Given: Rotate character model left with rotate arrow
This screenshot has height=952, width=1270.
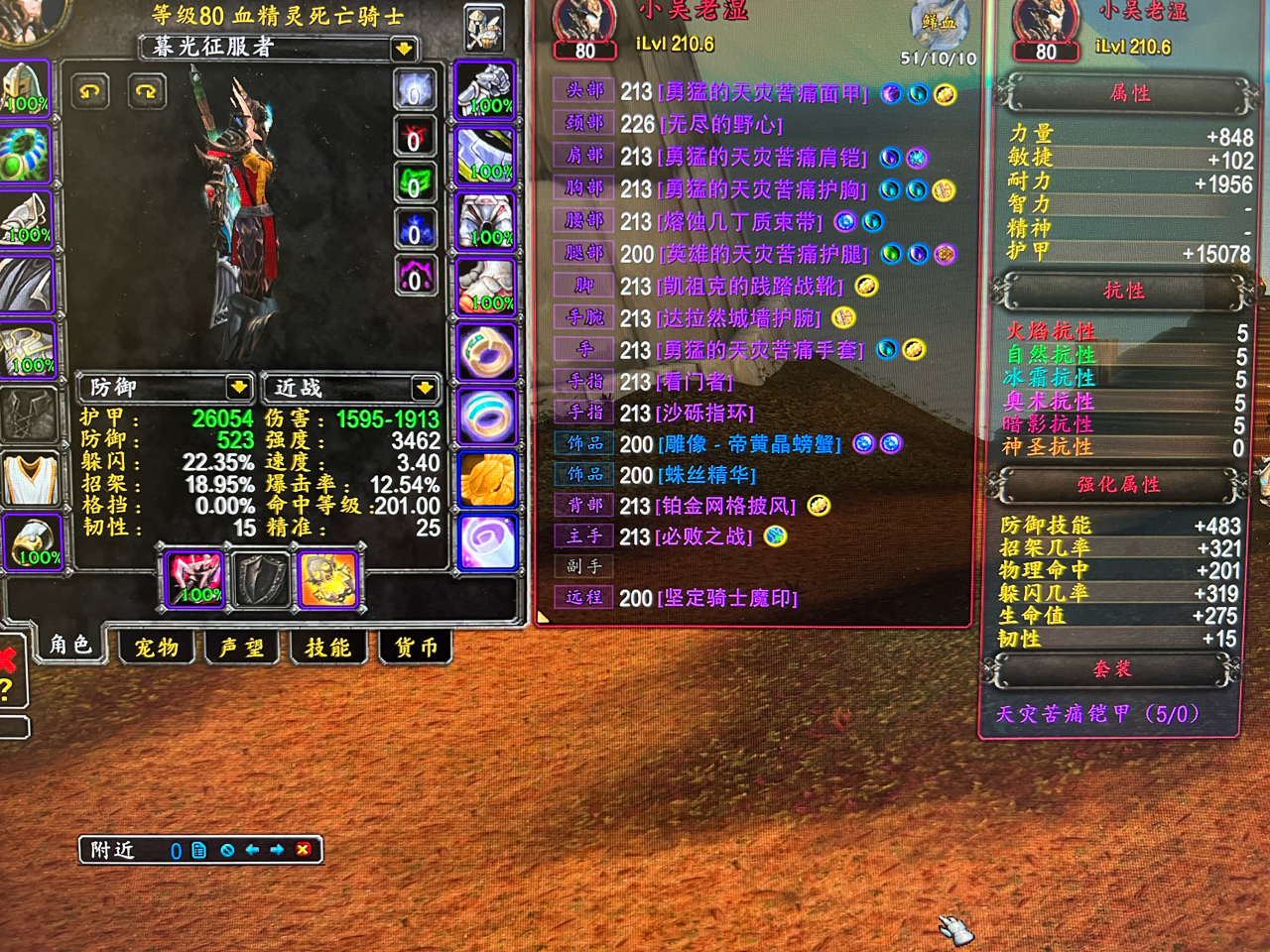Looking at the screenshot, I should click(x=90, y=92).
